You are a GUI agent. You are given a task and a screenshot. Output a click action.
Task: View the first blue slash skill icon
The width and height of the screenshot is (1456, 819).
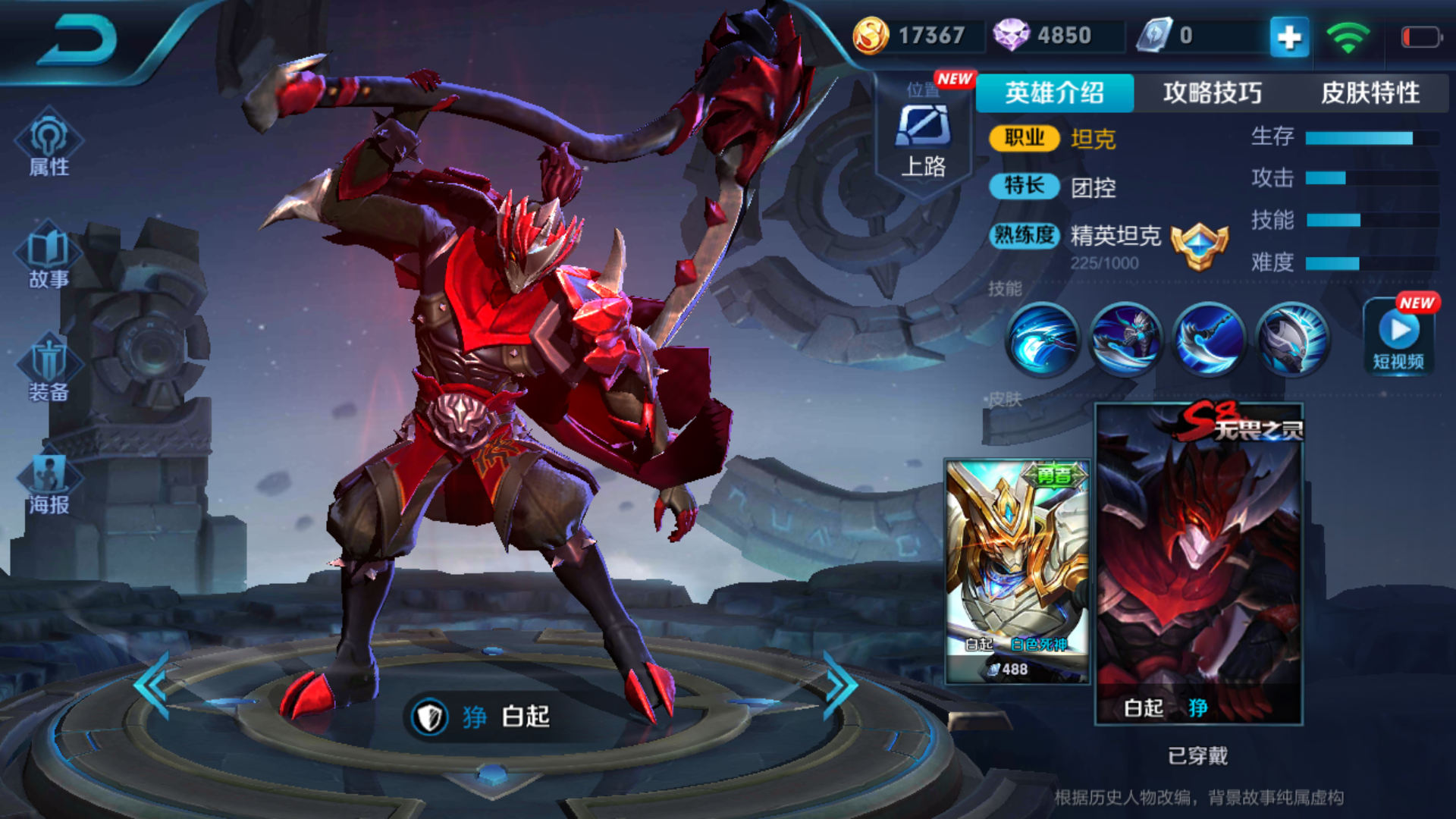coord(1043,338)
